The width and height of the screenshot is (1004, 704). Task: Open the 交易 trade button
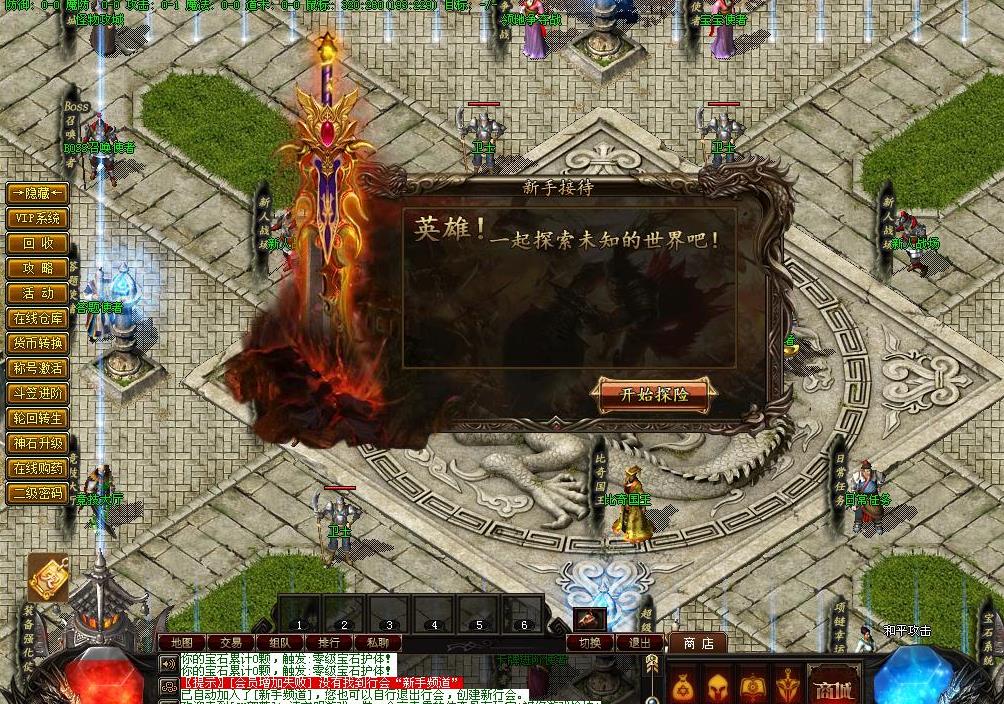coord(231,642)
